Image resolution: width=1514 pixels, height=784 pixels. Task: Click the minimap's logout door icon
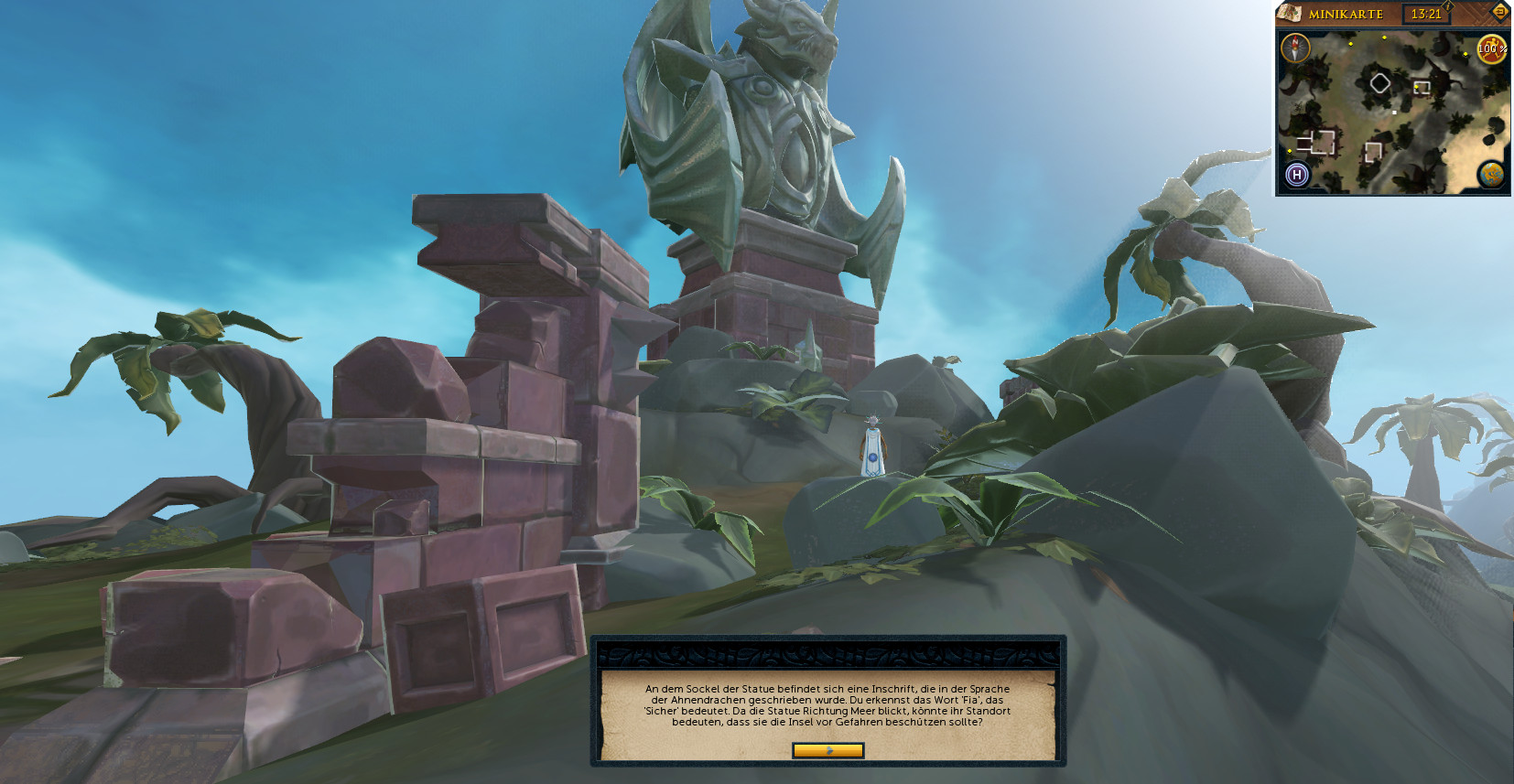click(x=1499, y=11)
